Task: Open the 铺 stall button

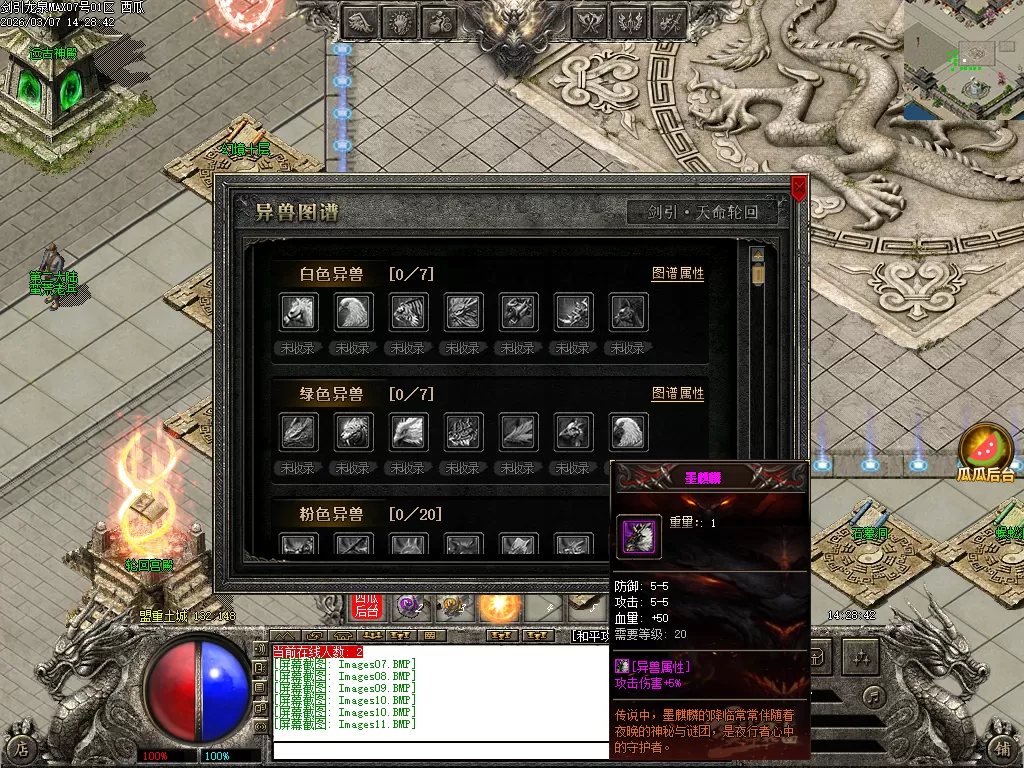Action: click(x=1003, y=747)
